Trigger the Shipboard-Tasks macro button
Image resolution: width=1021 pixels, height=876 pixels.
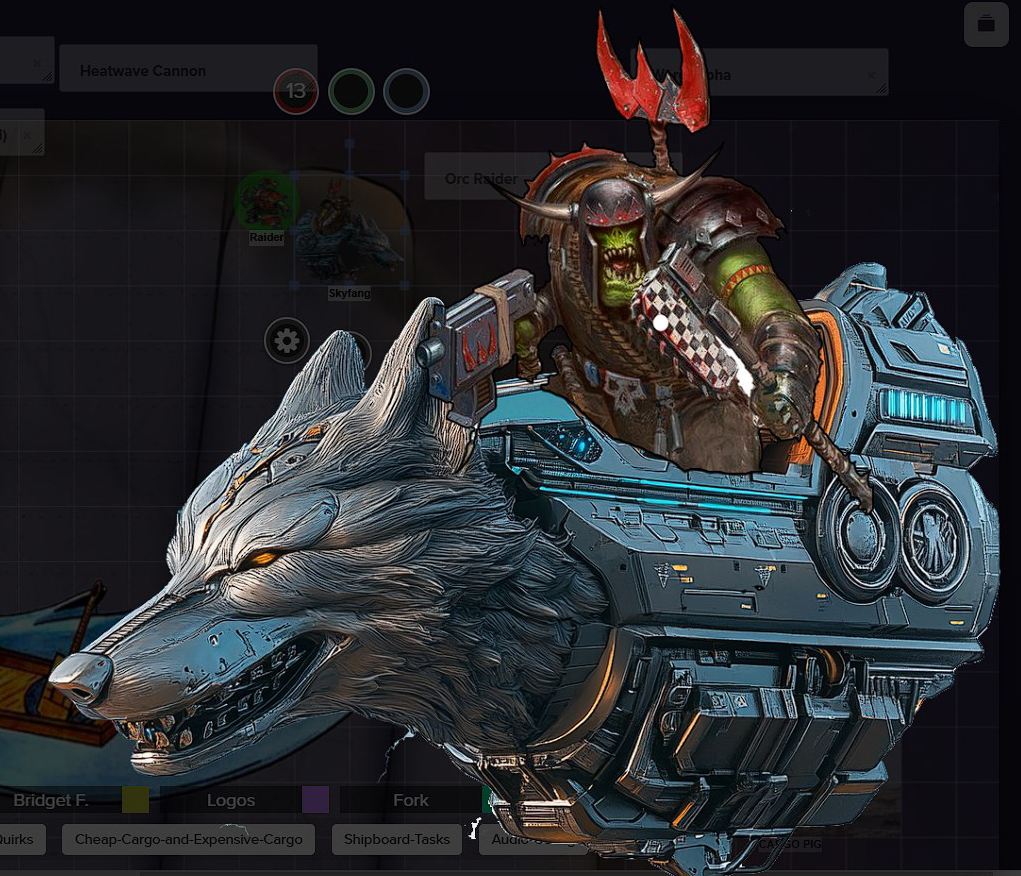pos(397,839)
